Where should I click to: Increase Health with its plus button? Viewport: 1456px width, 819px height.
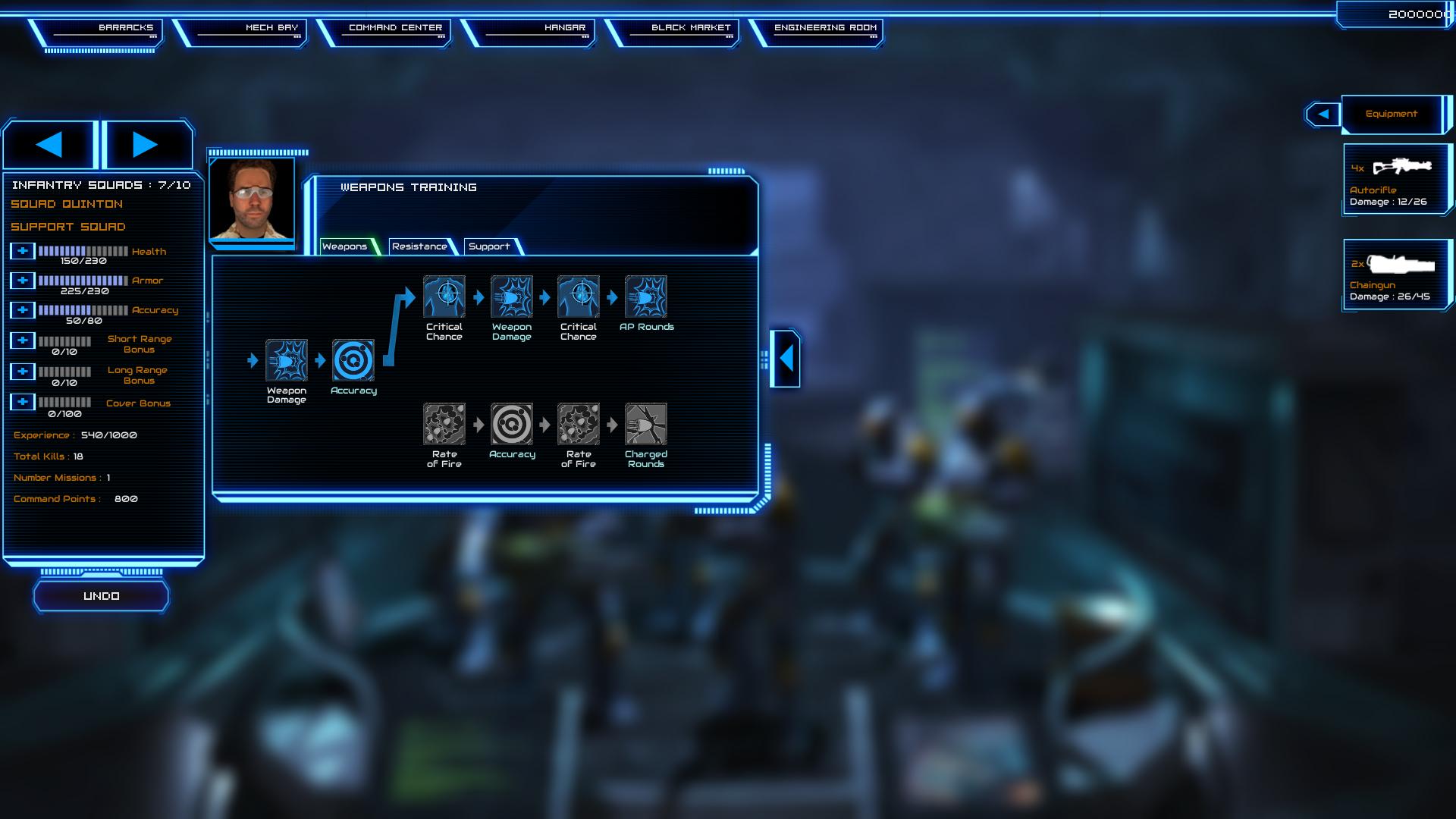pyautogui.click(x=22, y=250)
